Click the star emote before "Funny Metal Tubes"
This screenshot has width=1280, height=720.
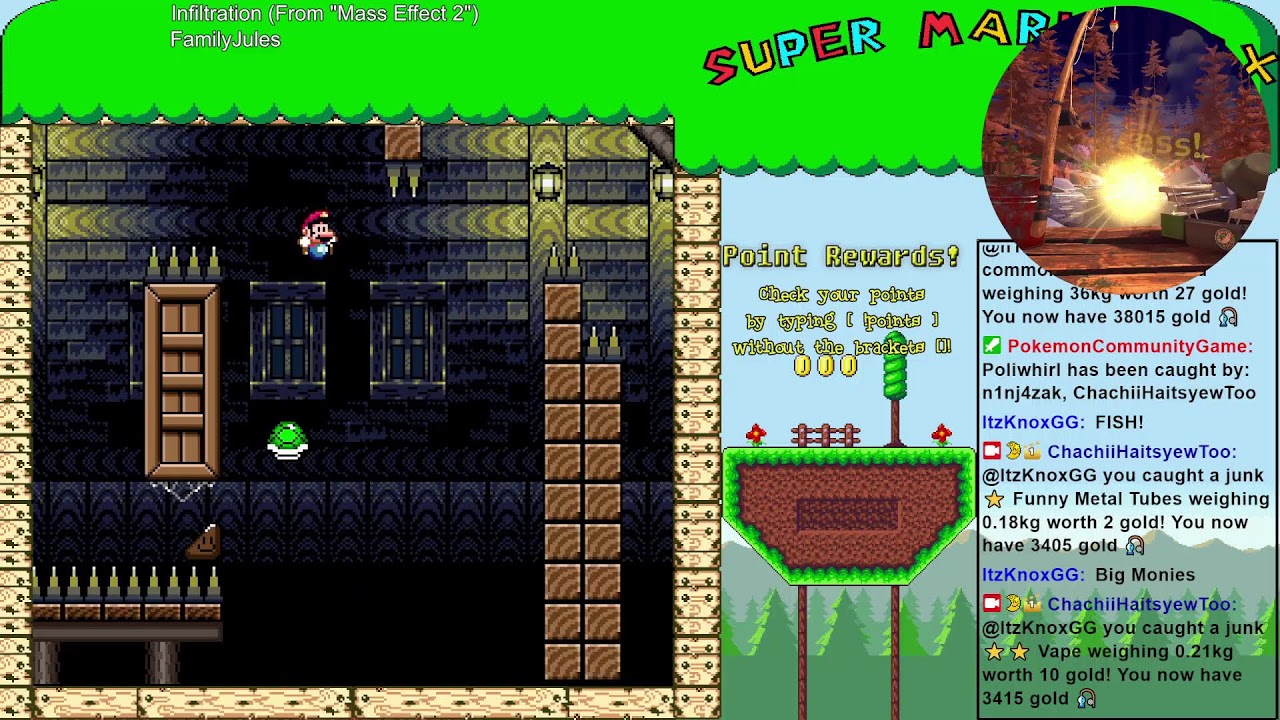click(x=993, y=498)
